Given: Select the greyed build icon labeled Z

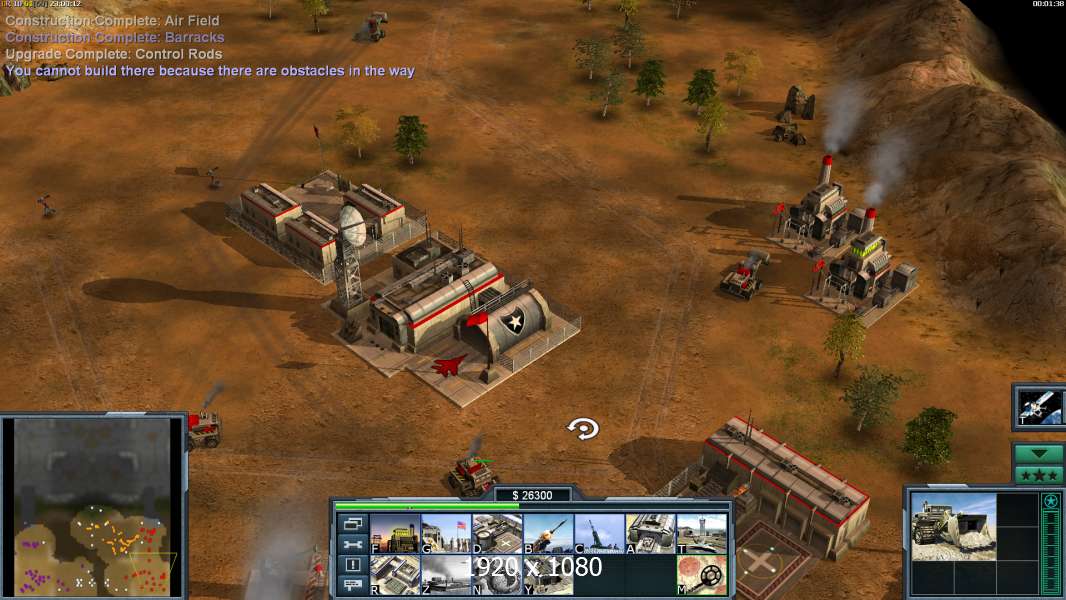Looking at the screenshot, I should pyautogui.click(x=446, y=575).
